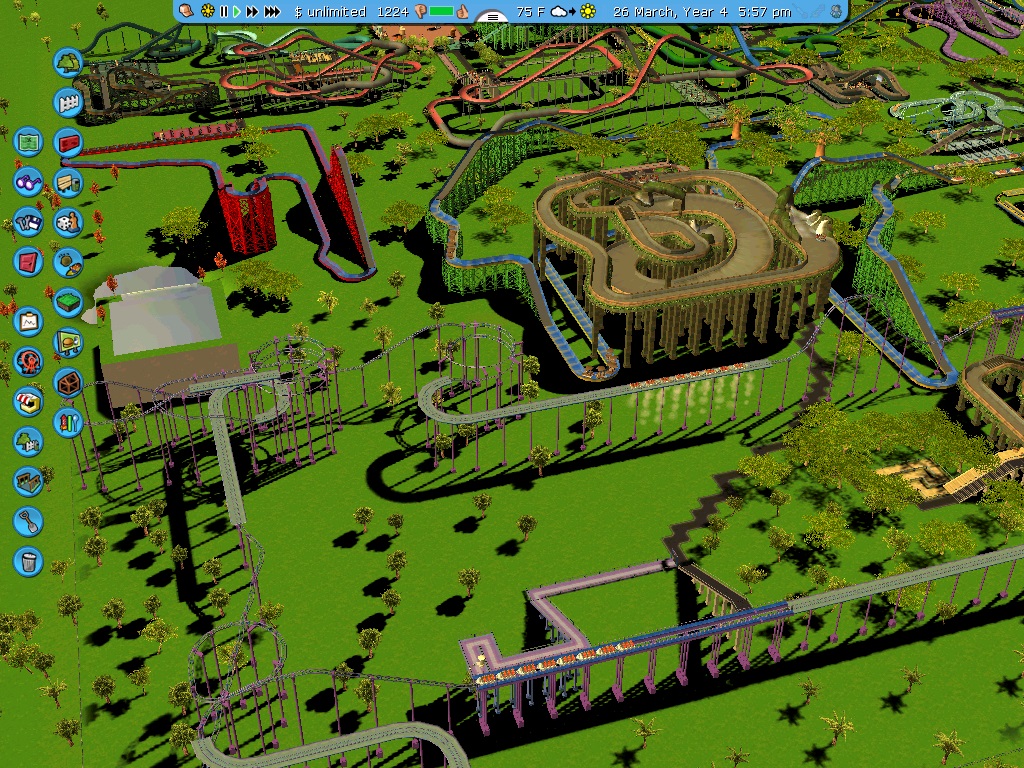Open the white dice icon
This screenshot has height=768, width=1024.
tap(68, 221)
